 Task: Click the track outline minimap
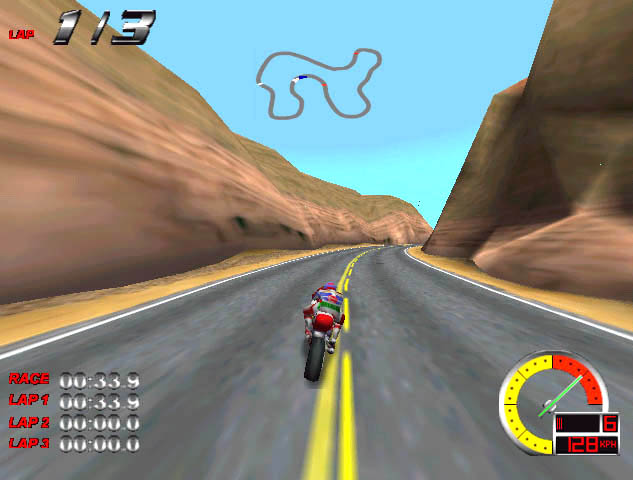318,82
